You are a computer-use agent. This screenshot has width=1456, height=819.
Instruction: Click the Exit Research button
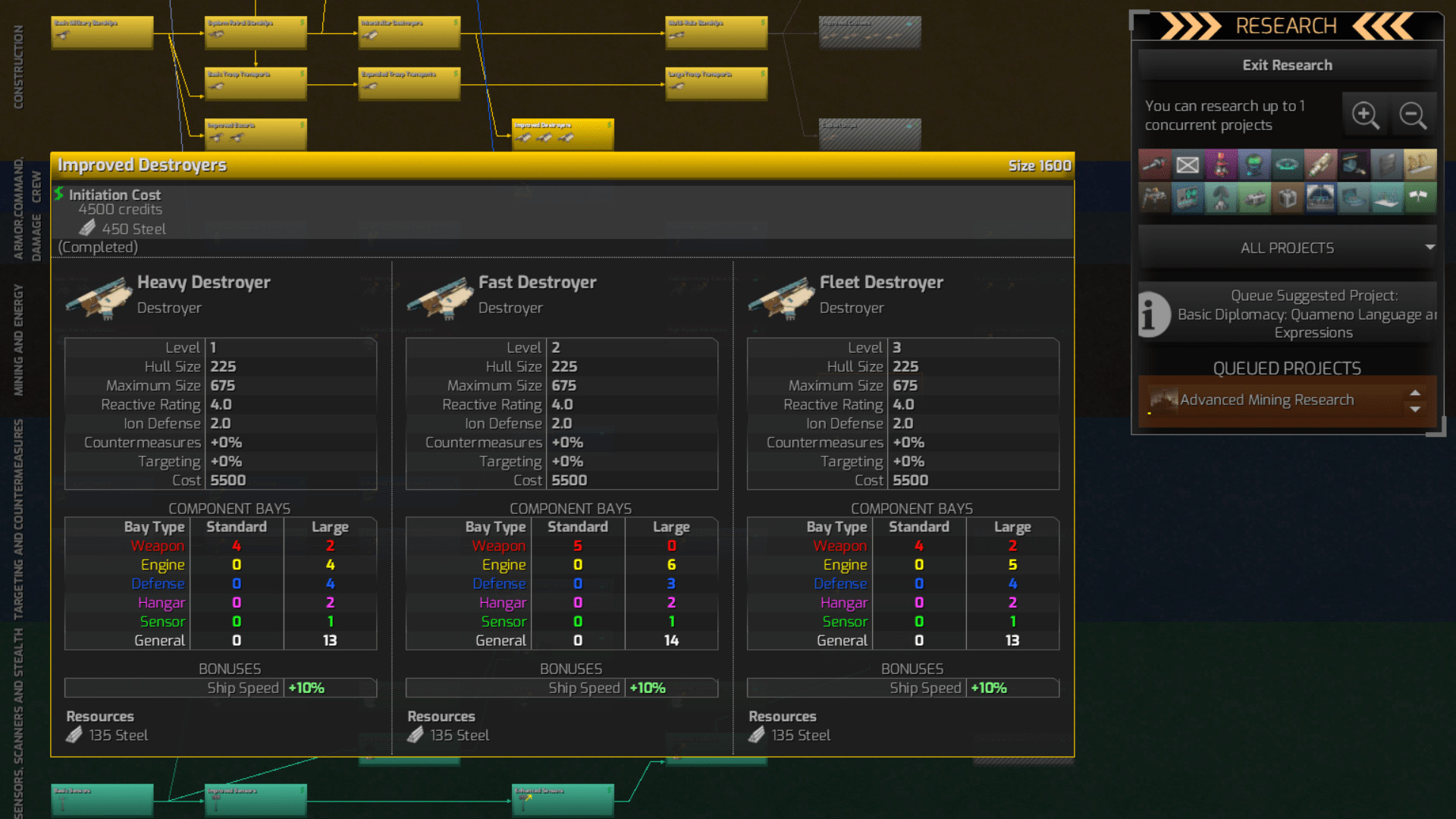point(1287,65)
